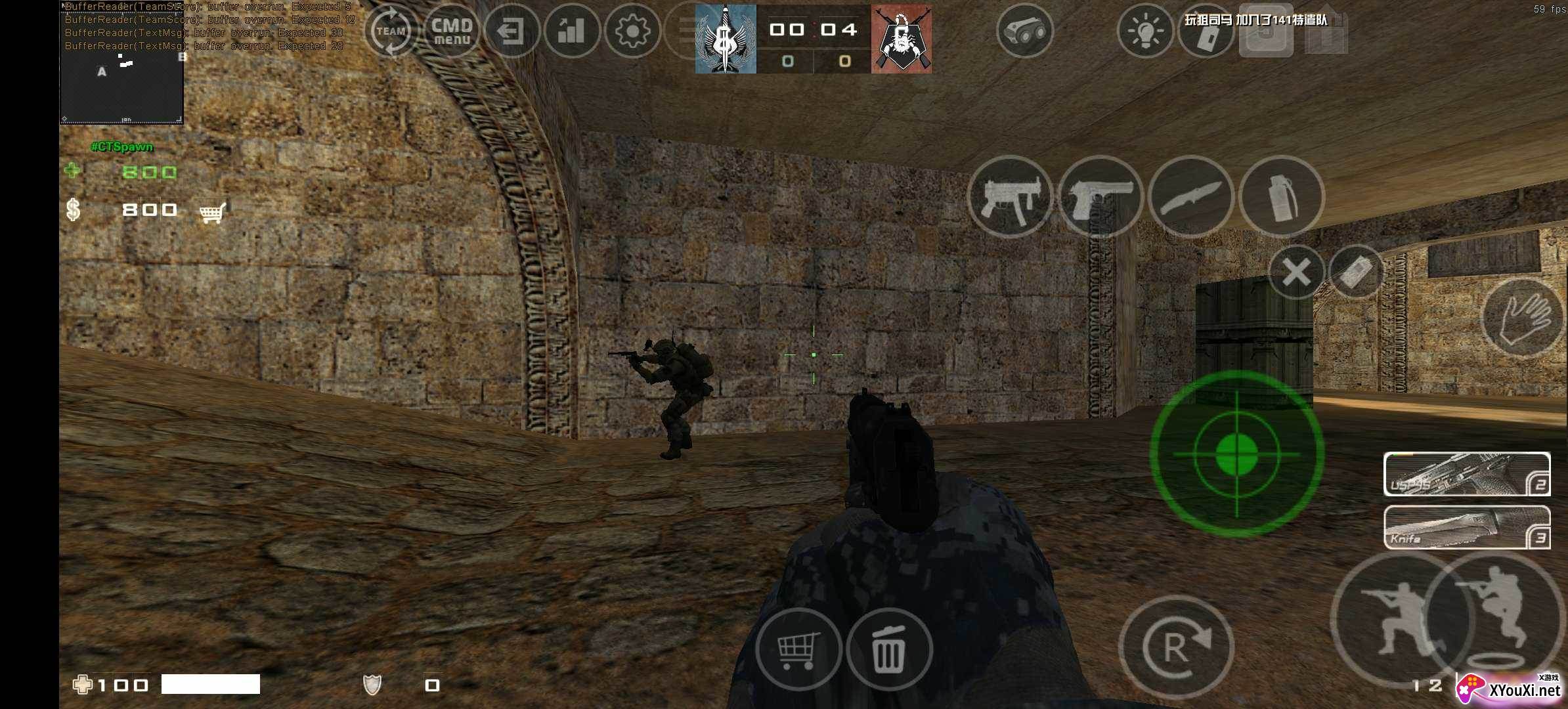1568x709 pixels.
Task: Open the buy menu cart button at the bottom
Action: pyautogui.click(x=798, y=649)
